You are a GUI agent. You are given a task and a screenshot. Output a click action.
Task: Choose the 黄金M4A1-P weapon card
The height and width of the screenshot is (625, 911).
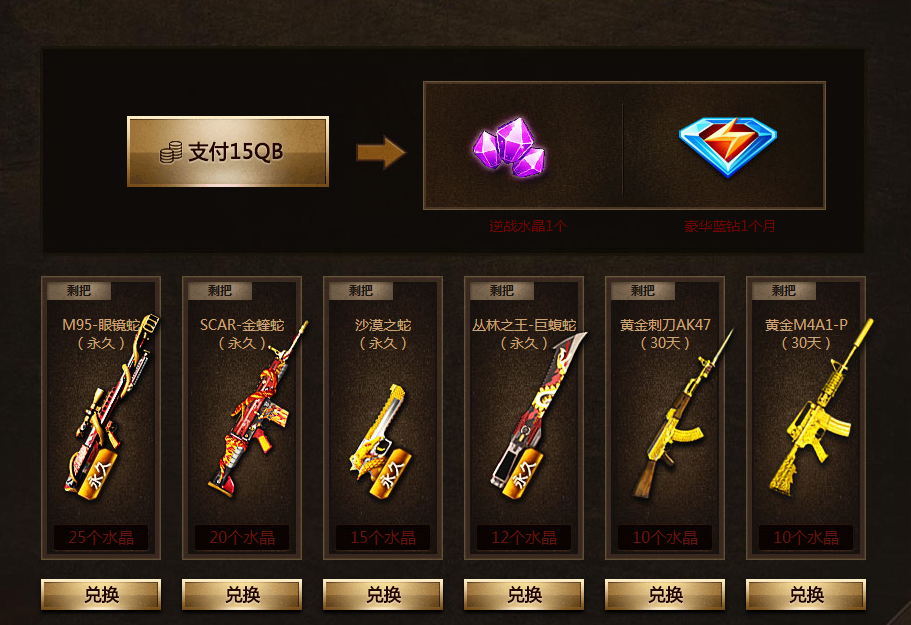[x=806, y=417]
